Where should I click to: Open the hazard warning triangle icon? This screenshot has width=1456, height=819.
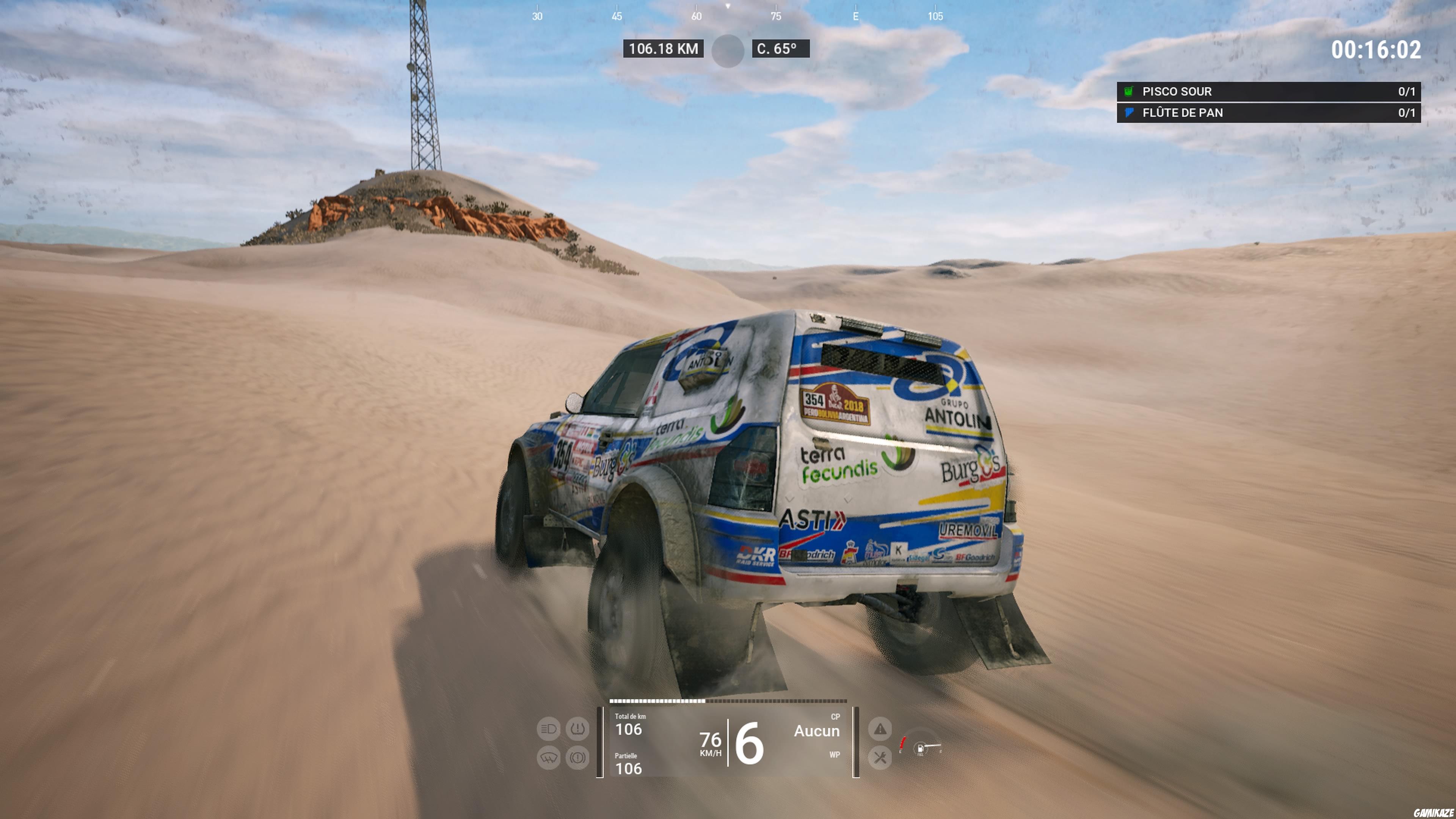pyautogui.click(x=880, y=730)
